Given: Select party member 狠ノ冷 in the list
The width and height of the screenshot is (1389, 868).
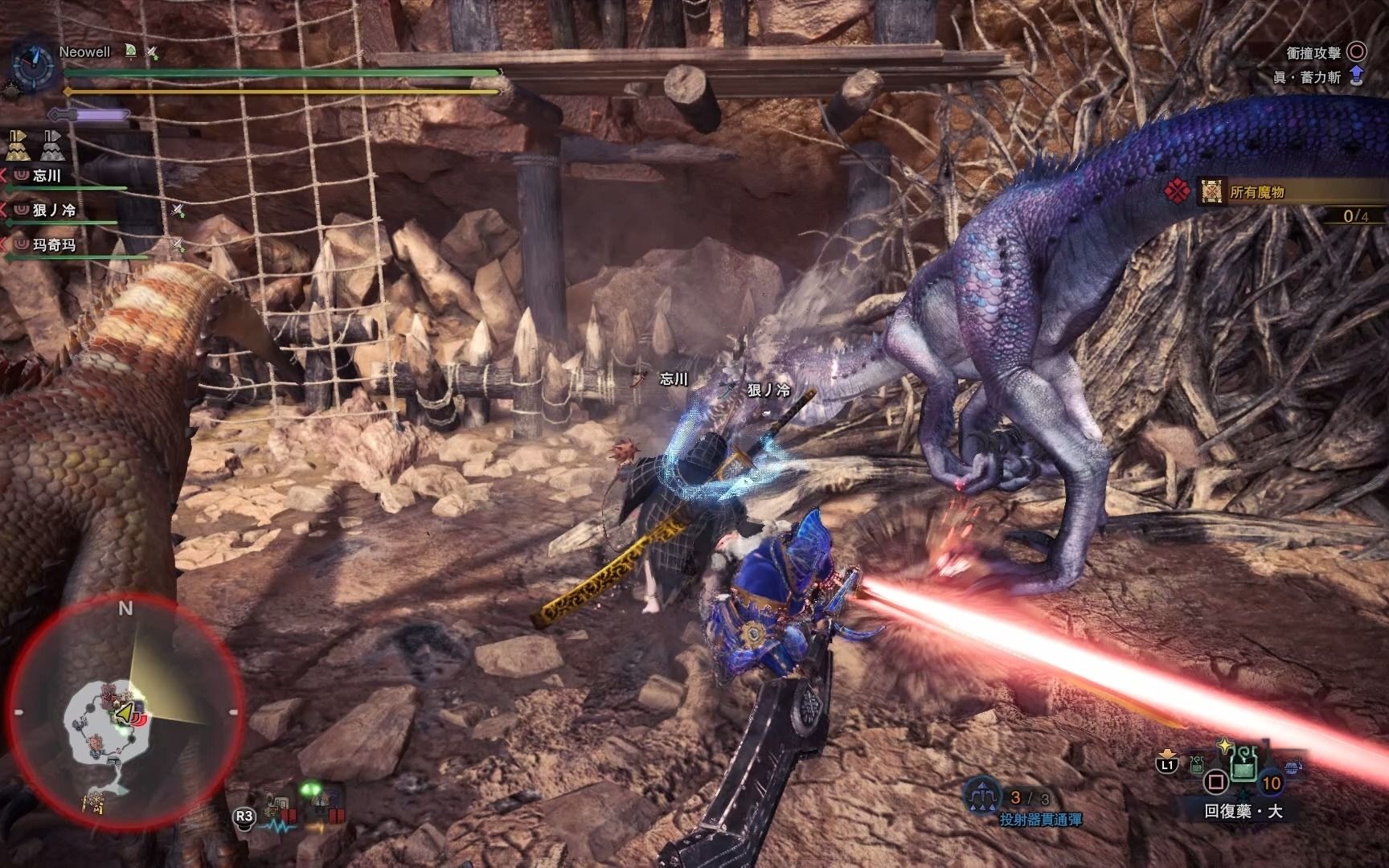Looking at the screenshot, I should [53, 211].
